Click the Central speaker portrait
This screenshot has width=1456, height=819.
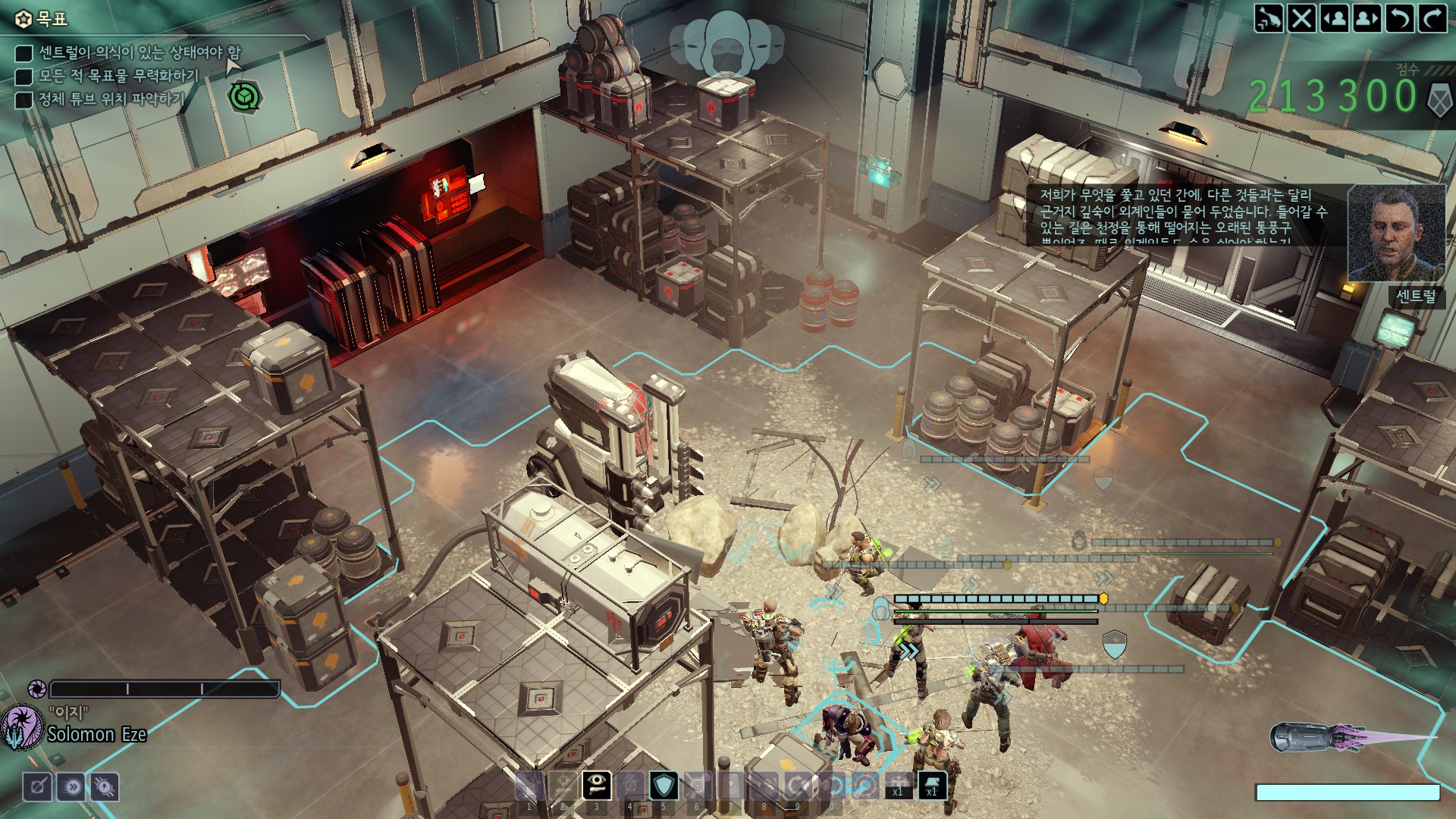(1395, 234)
